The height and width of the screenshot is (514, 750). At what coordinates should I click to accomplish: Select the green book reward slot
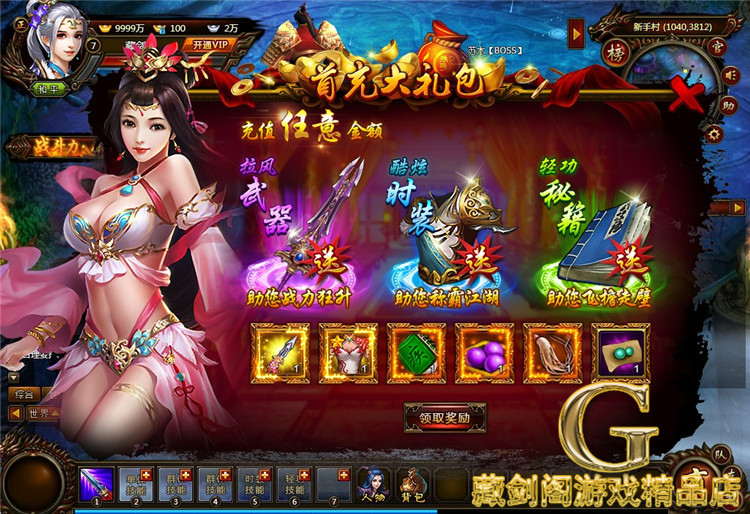click(415, 353)
